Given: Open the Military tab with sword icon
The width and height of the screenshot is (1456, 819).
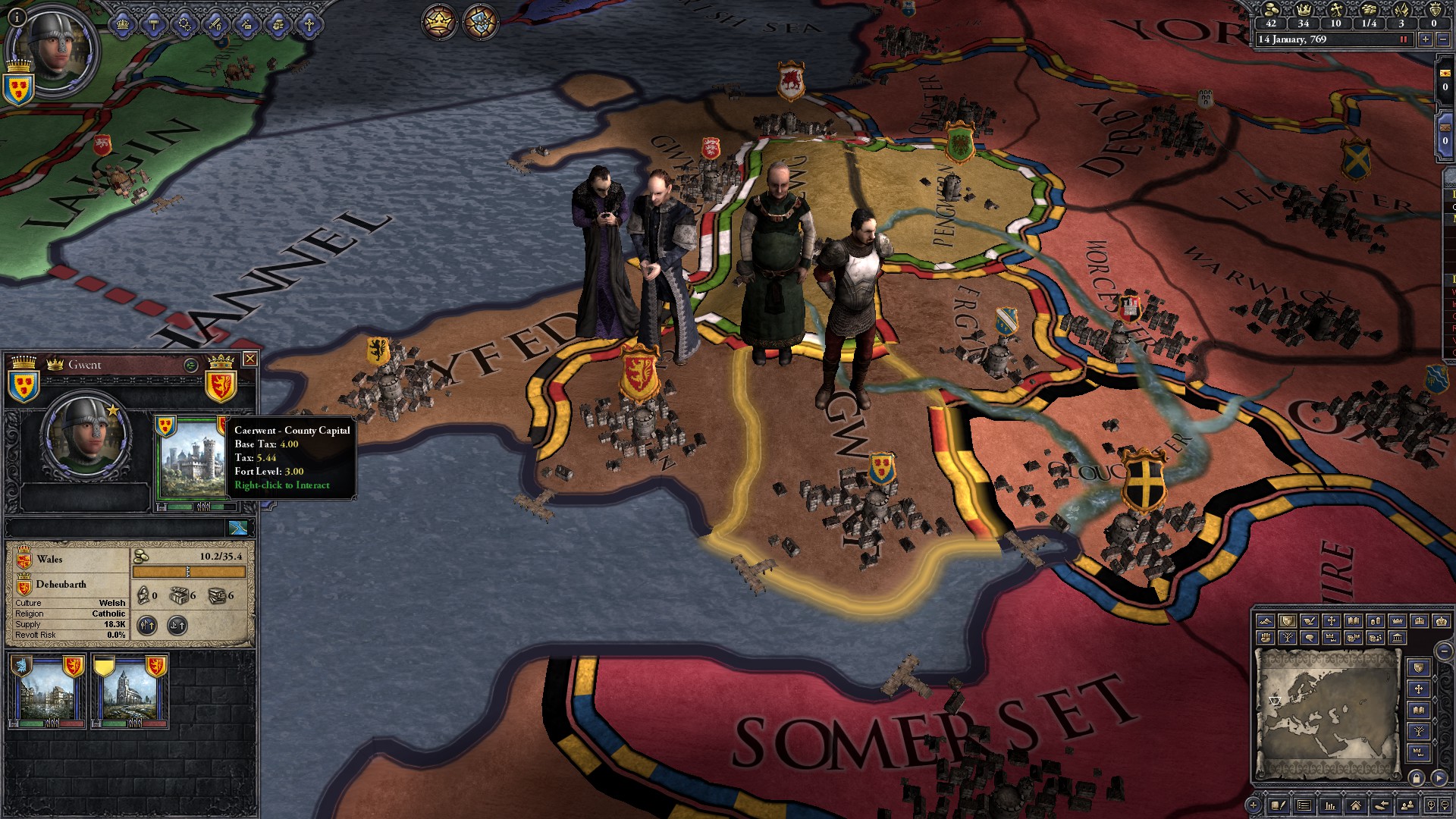Looking at the screenshot, I should click(215, 24).
